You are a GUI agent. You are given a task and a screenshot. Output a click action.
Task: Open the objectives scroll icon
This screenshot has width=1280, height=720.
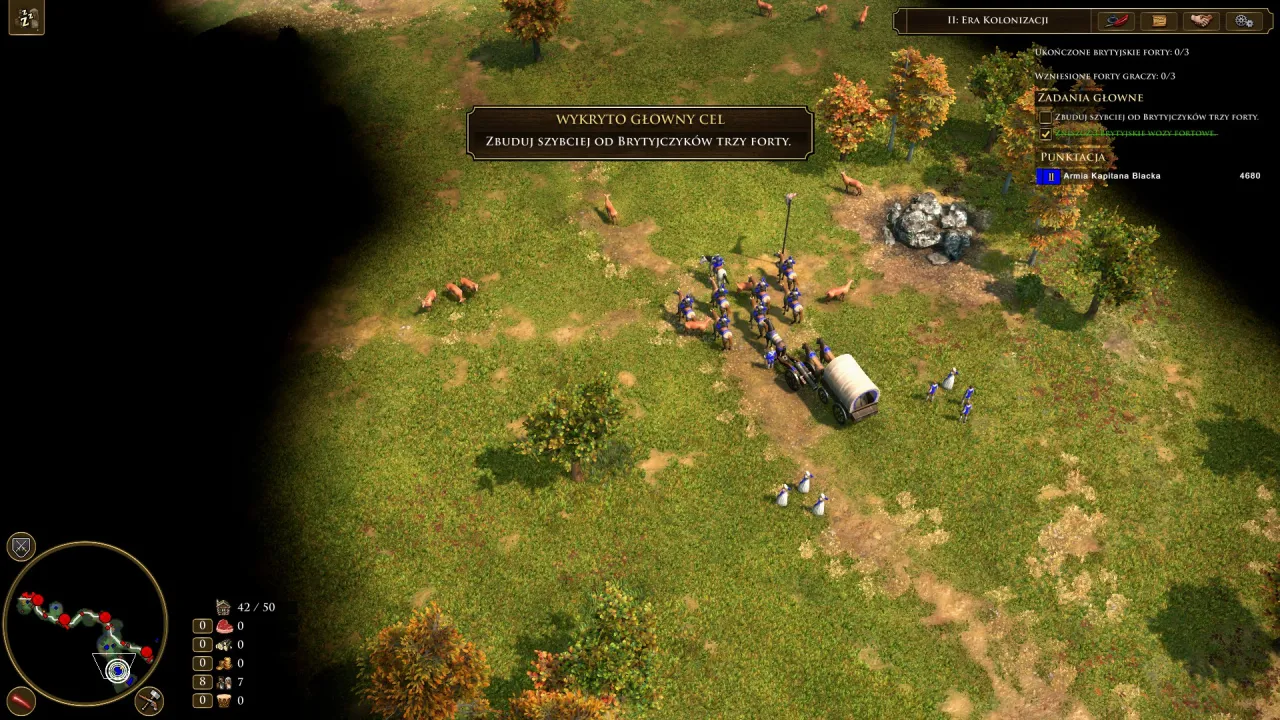coord(1158,20)
